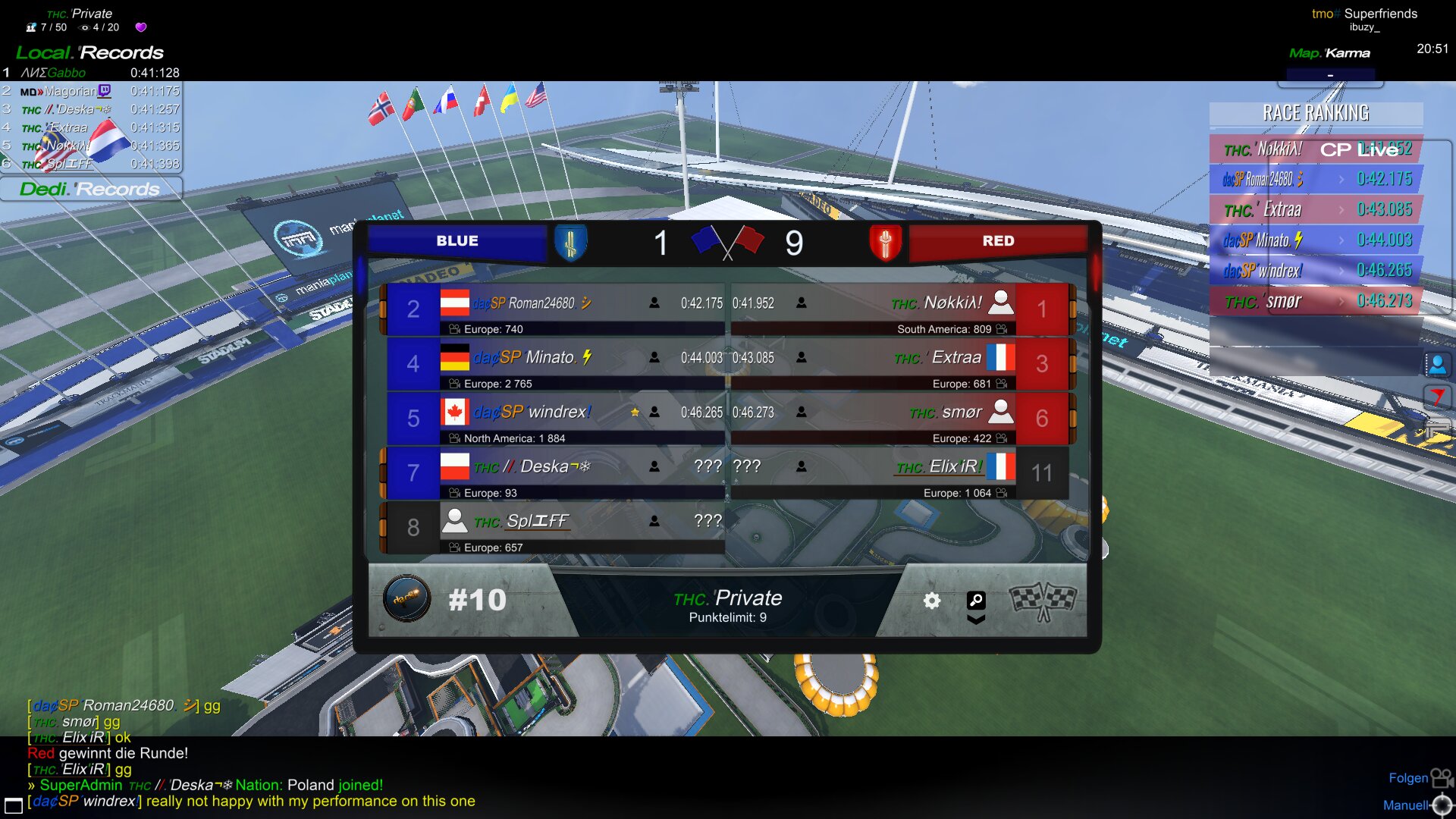The image size is (1456, 819).
Task: Select Deska's player row
Action: 555,473
